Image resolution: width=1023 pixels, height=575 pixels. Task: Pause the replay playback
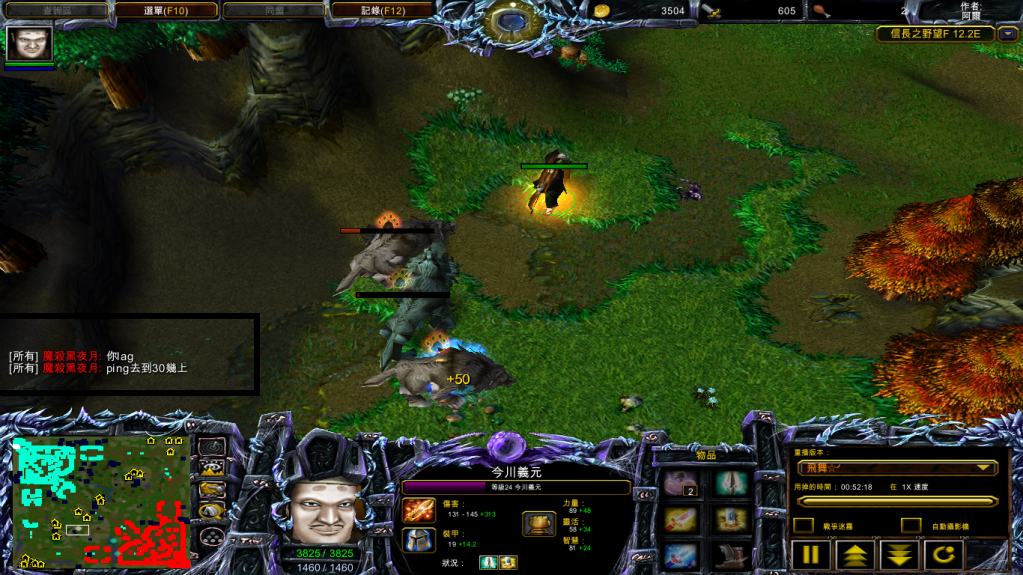pyautogui.click(x=811, y=555)
